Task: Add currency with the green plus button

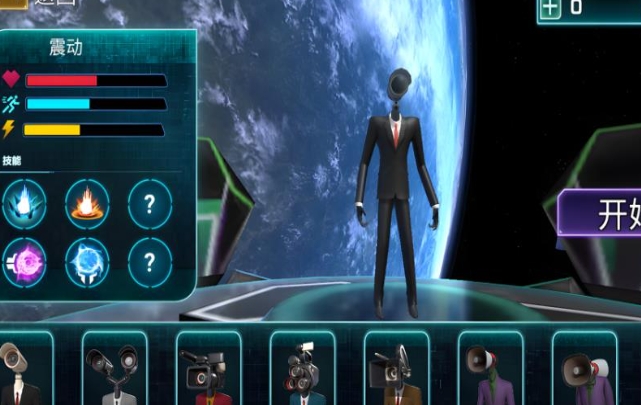Action: pyautogui.click(x=550, y=8)
